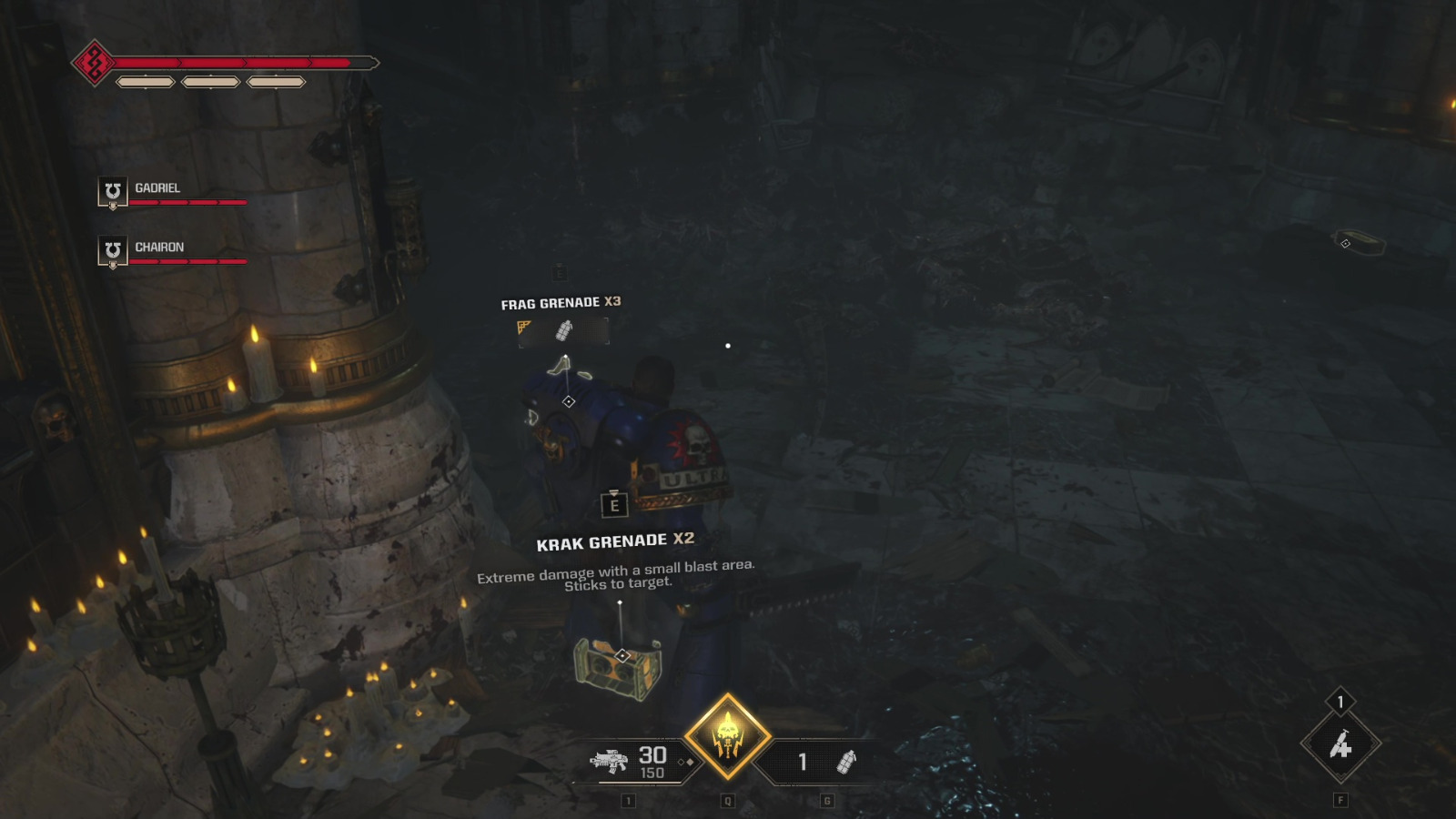The height and width of the screenshot is (819, 1456).
Task: Click the grenade icon next to the count
Action: coord(846,764)
